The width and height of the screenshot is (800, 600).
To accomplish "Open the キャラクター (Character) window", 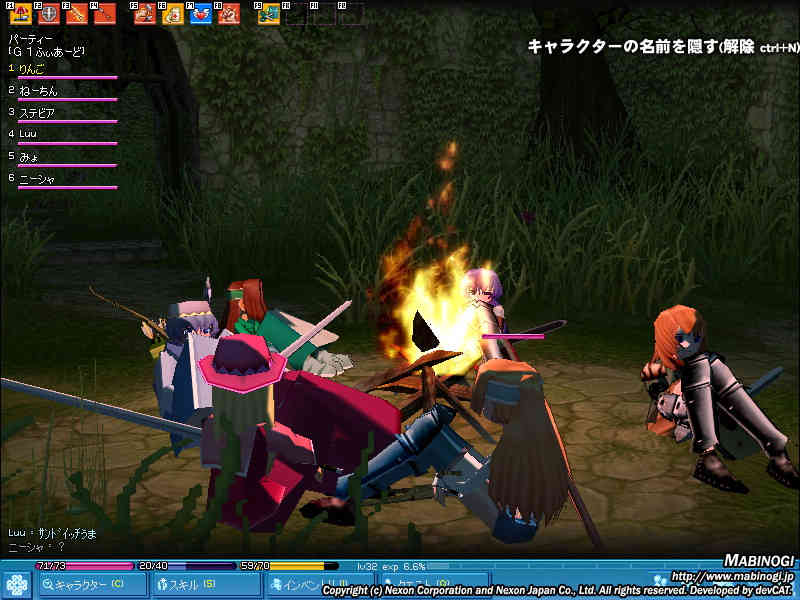I will pyautogui.click(x=88, y=584).
